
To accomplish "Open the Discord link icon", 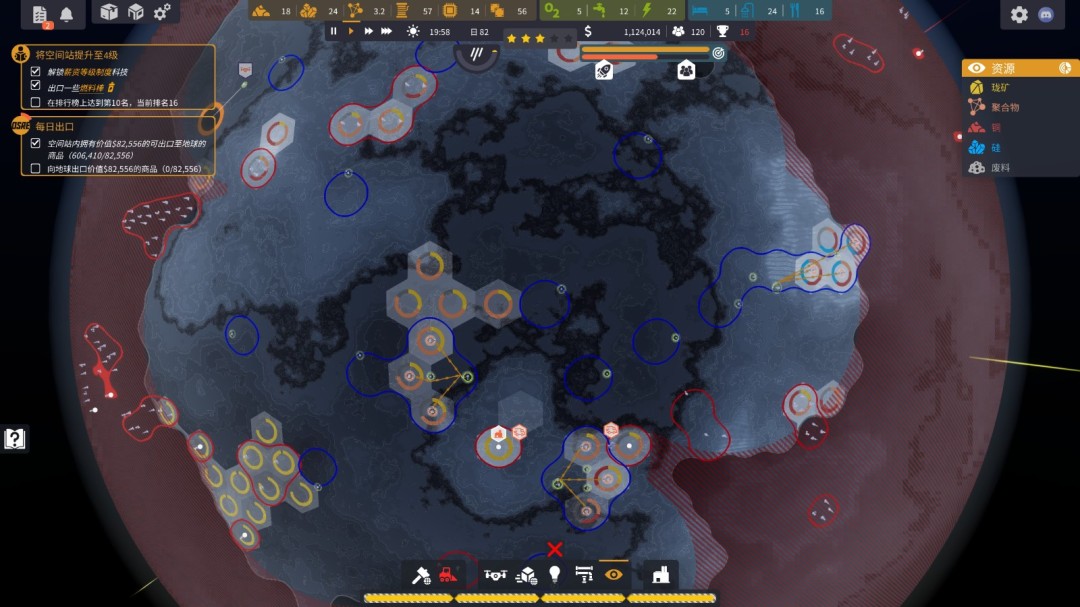I will (x=1046, y=15).
